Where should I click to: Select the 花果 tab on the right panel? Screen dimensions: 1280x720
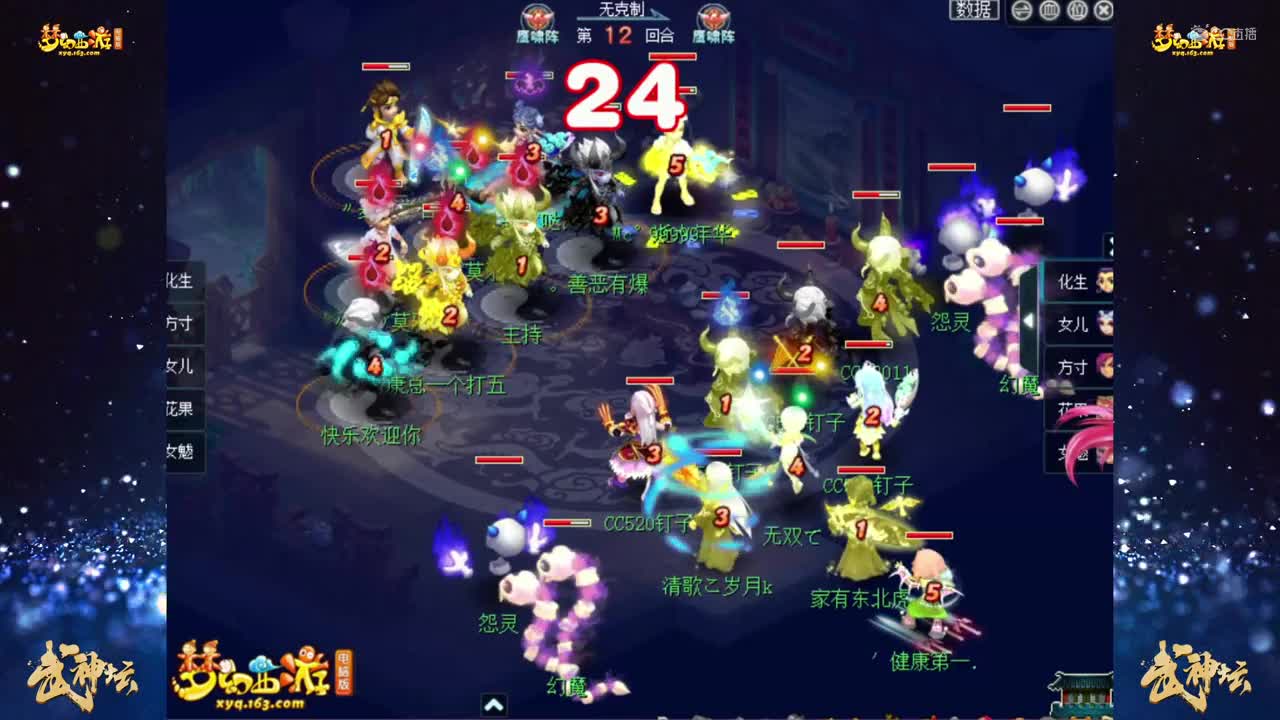coord(1070,407)
